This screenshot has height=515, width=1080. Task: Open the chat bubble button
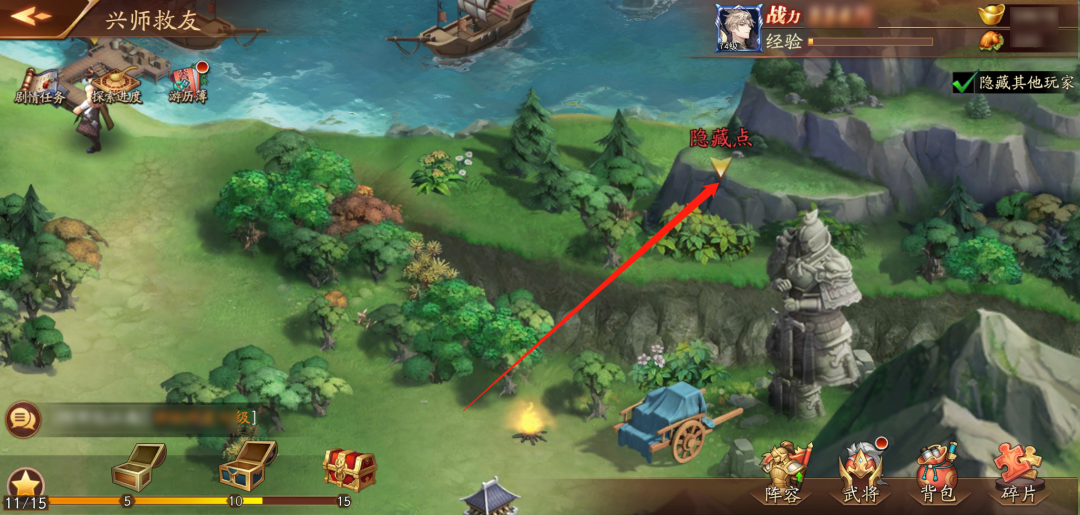tap(22, 419)
